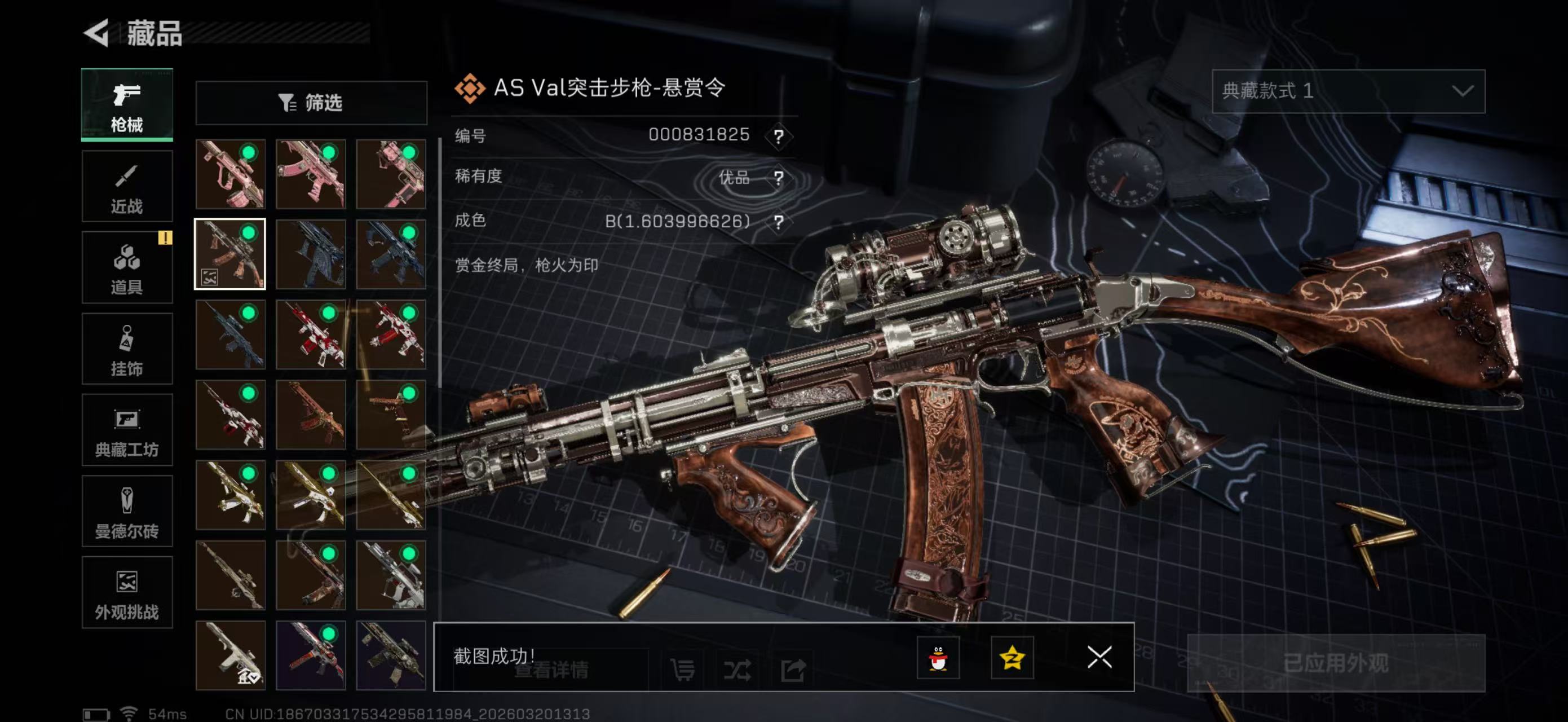Switch to the 曼德尔砖 tab

127,512
